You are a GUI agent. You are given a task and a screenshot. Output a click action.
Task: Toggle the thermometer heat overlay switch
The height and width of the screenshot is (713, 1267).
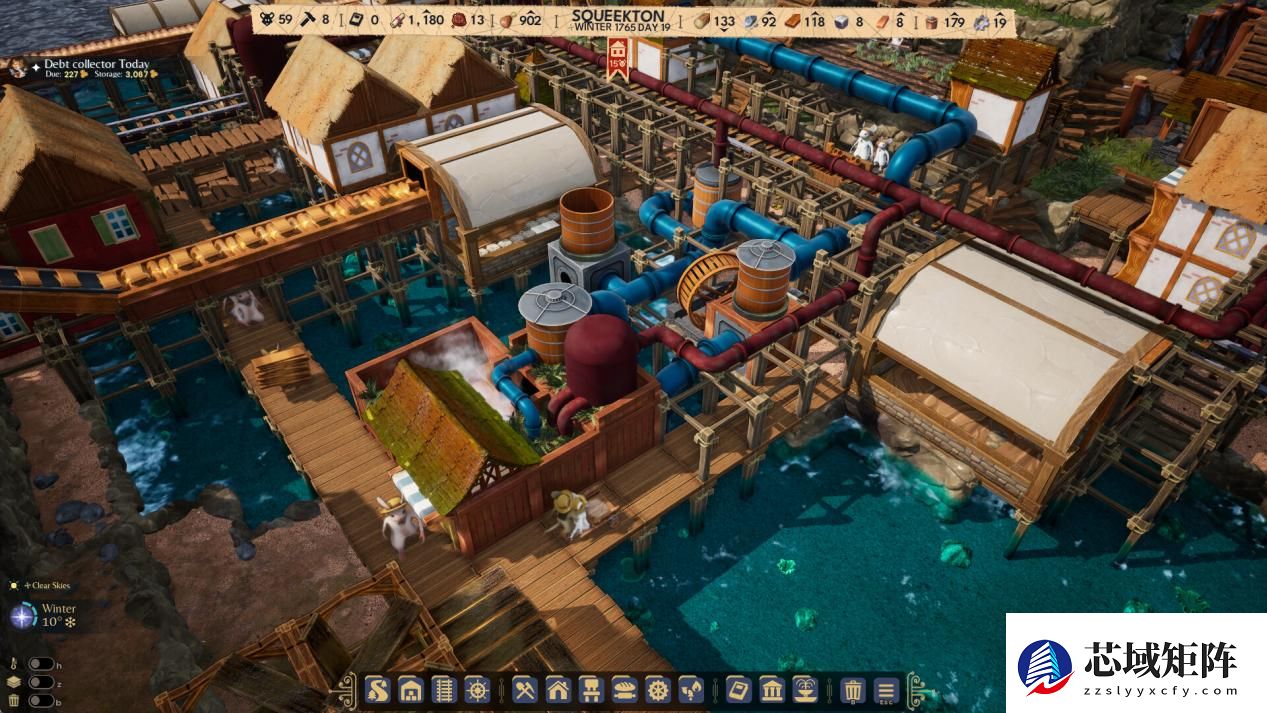click(41, 664)
